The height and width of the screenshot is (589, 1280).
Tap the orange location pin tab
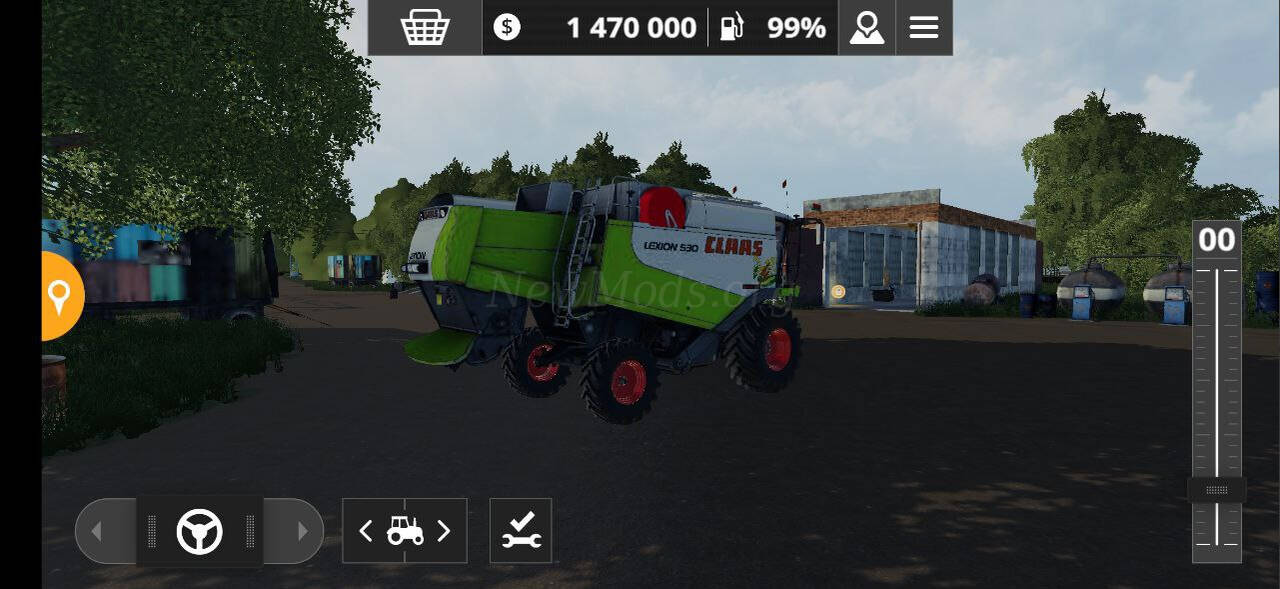[59, 296]
